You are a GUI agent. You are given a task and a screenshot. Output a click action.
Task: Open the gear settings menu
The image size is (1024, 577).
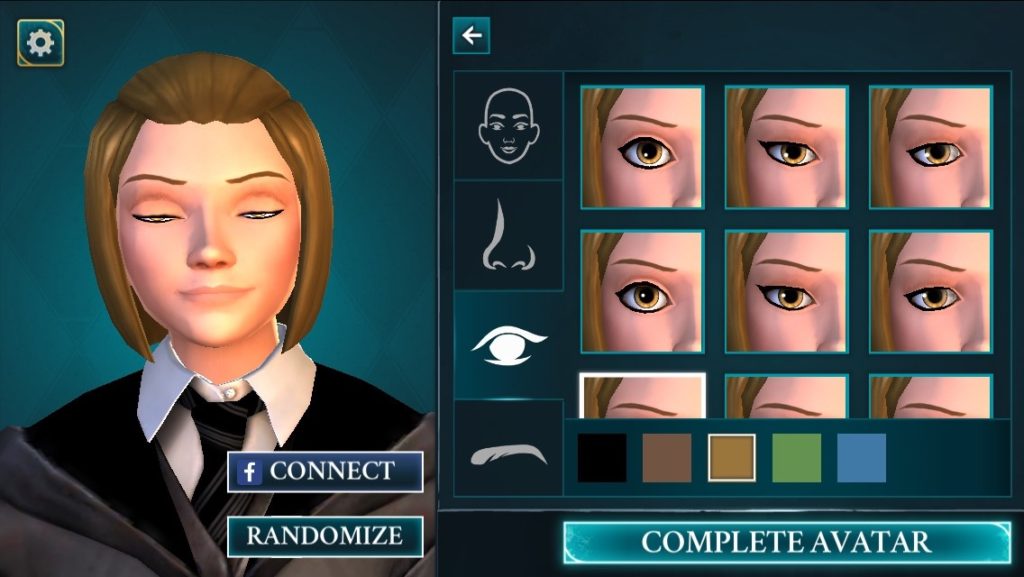[41, 43]
